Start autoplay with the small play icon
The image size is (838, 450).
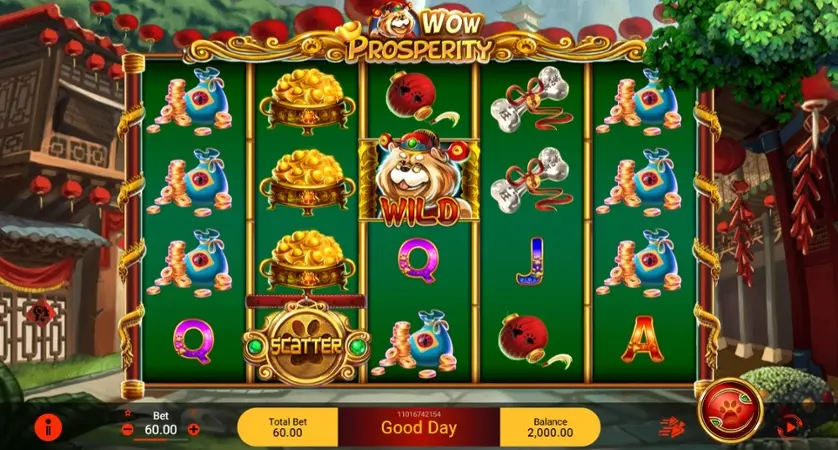tap(788, 427)
